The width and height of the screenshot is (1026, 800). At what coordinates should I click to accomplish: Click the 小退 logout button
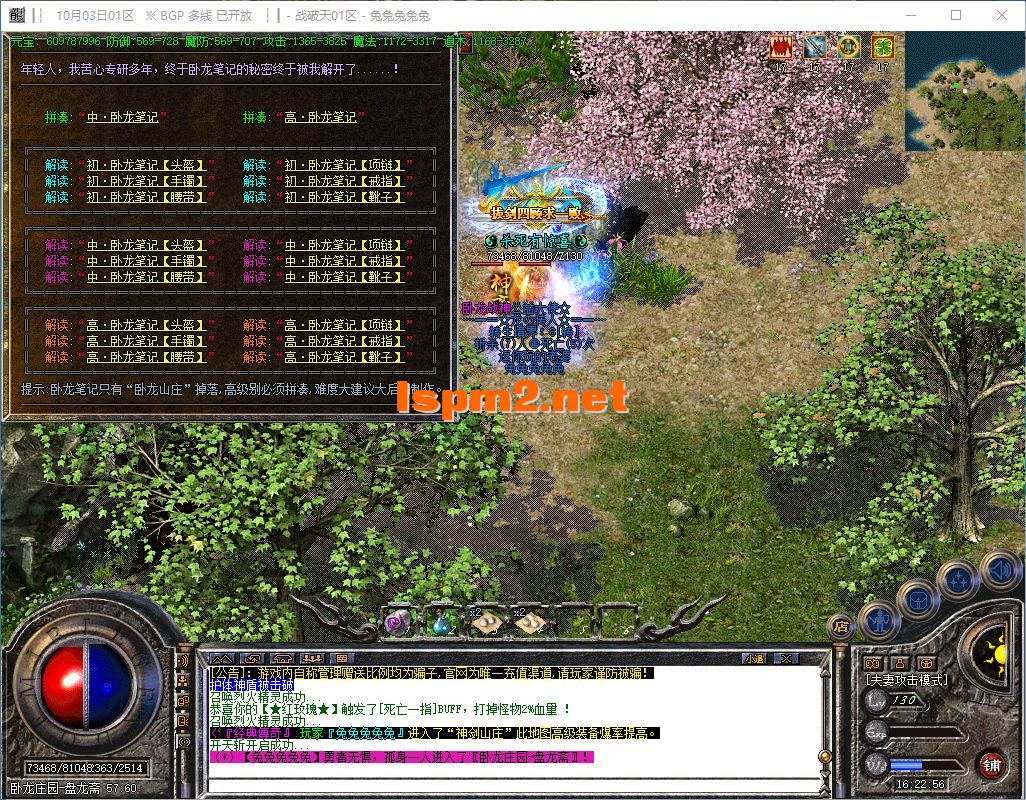click(753, 659)
